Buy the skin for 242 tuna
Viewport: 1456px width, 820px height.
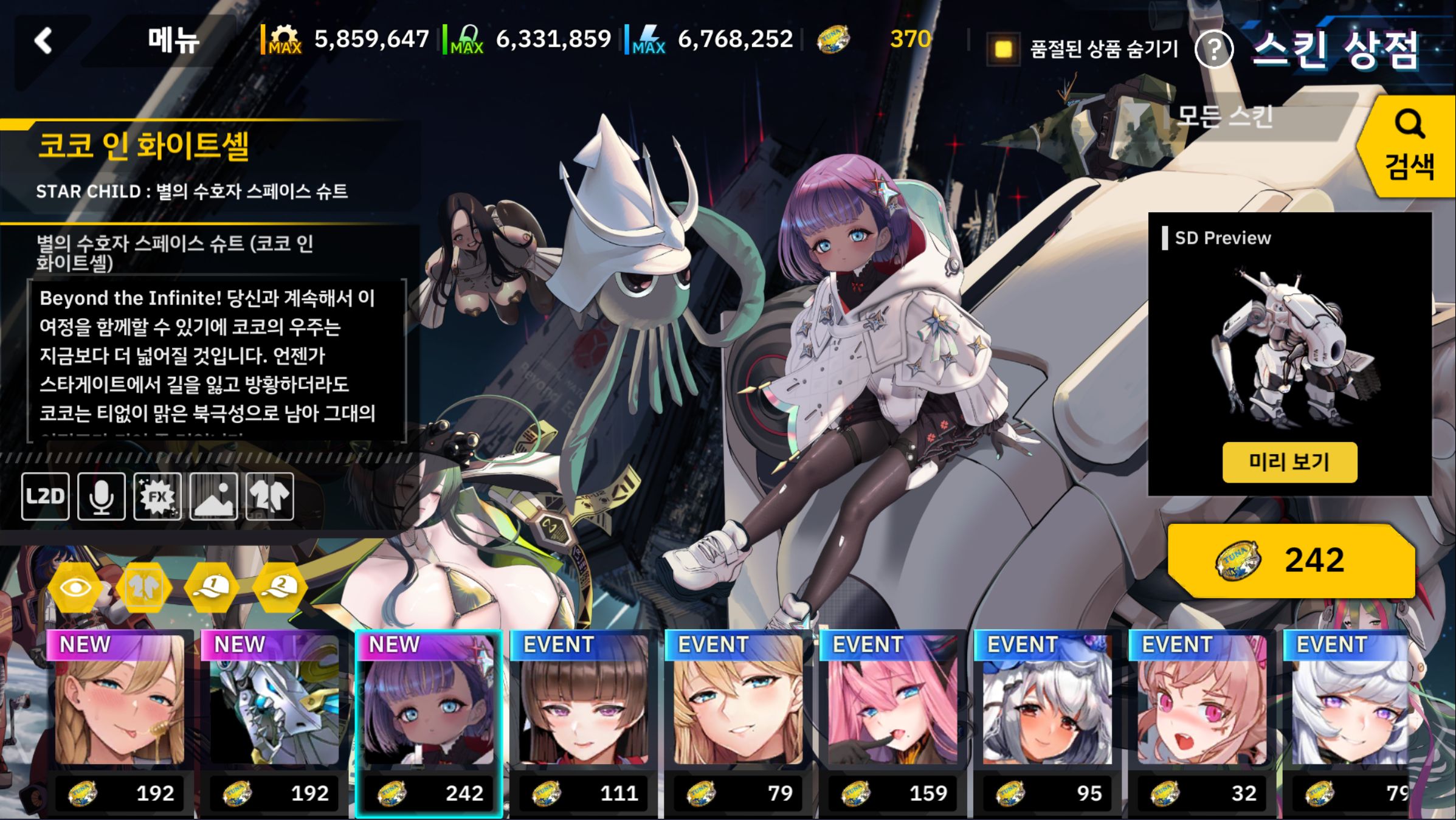(x=1291, y=560)
